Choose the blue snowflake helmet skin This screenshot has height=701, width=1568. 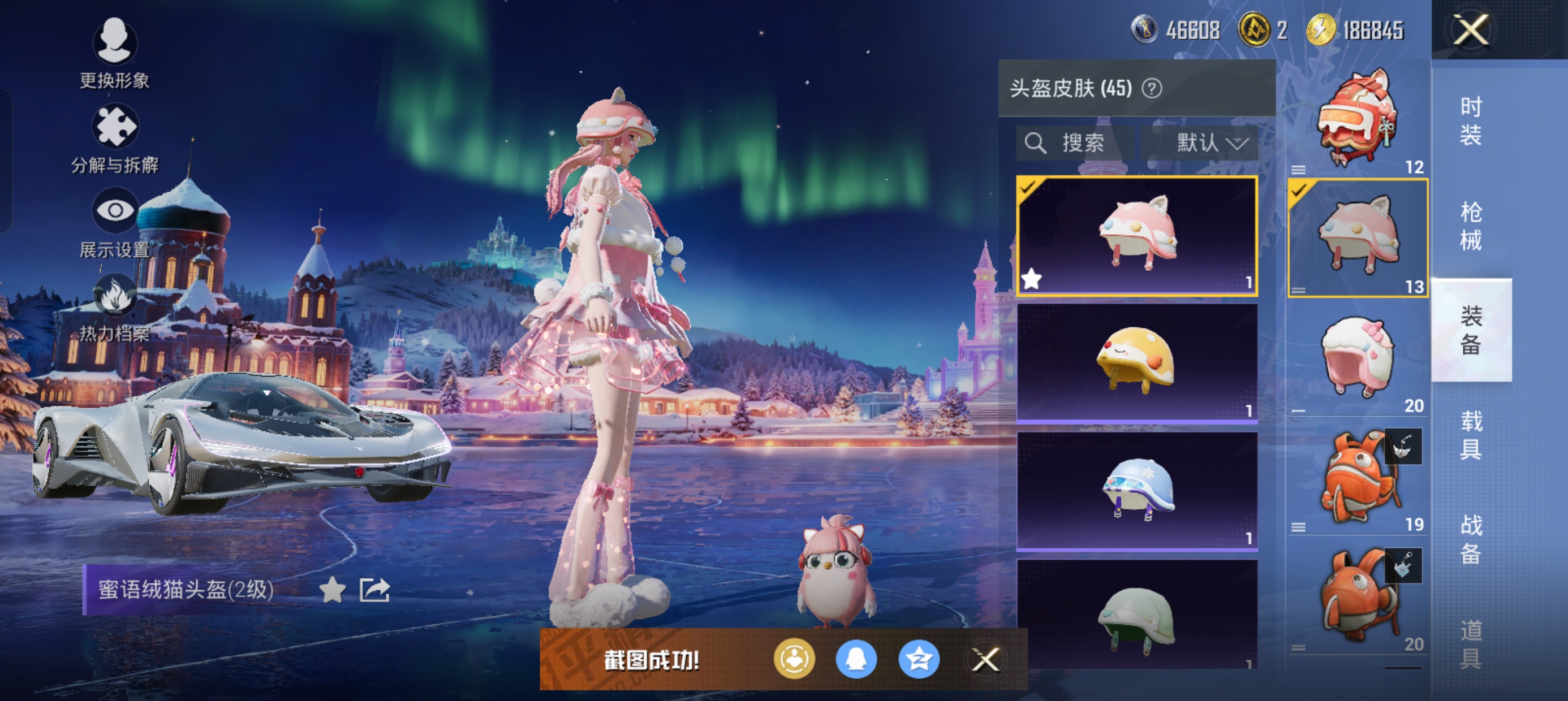point(1136,491)
